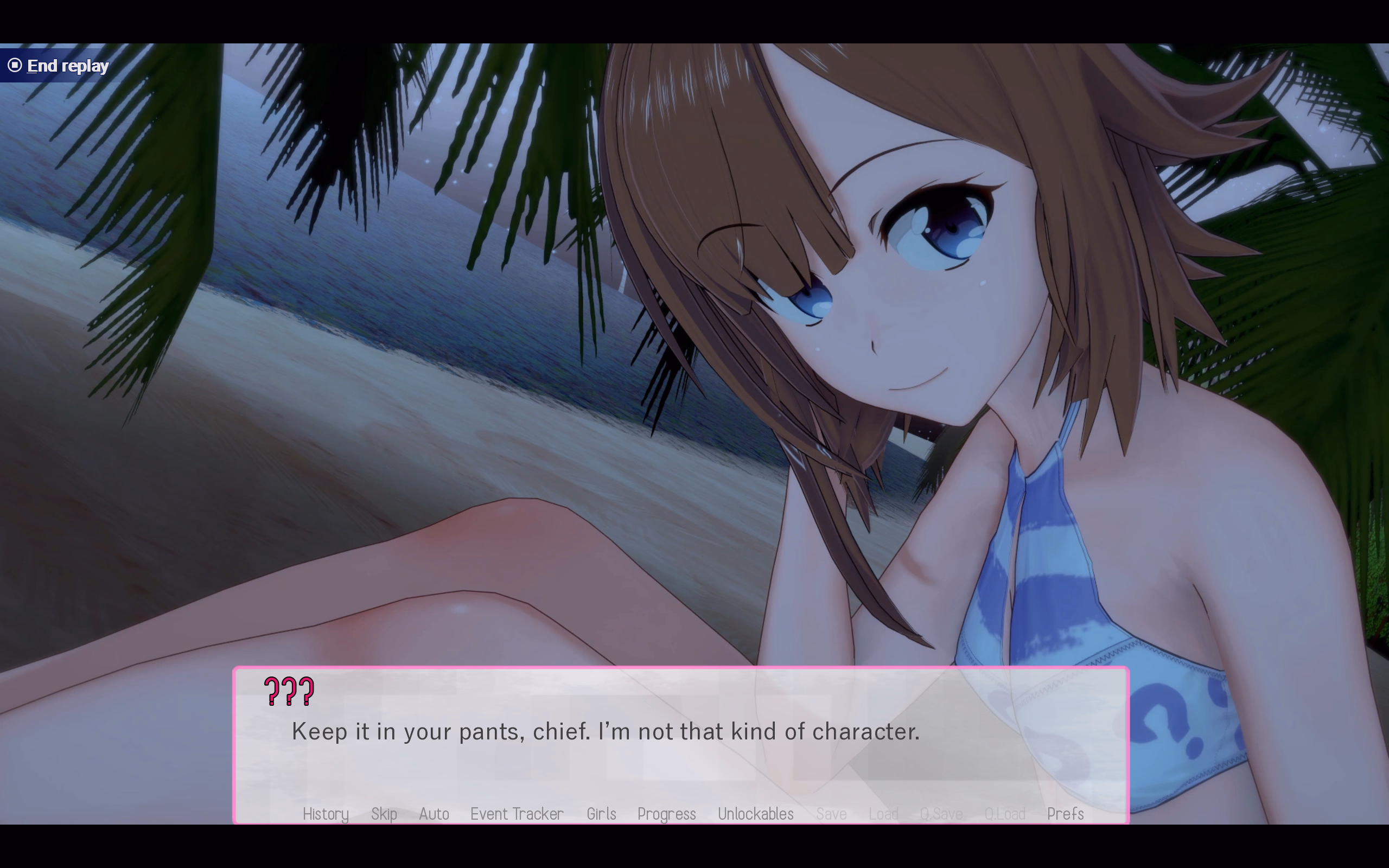Open the Unlockables menu

point(755,814)
